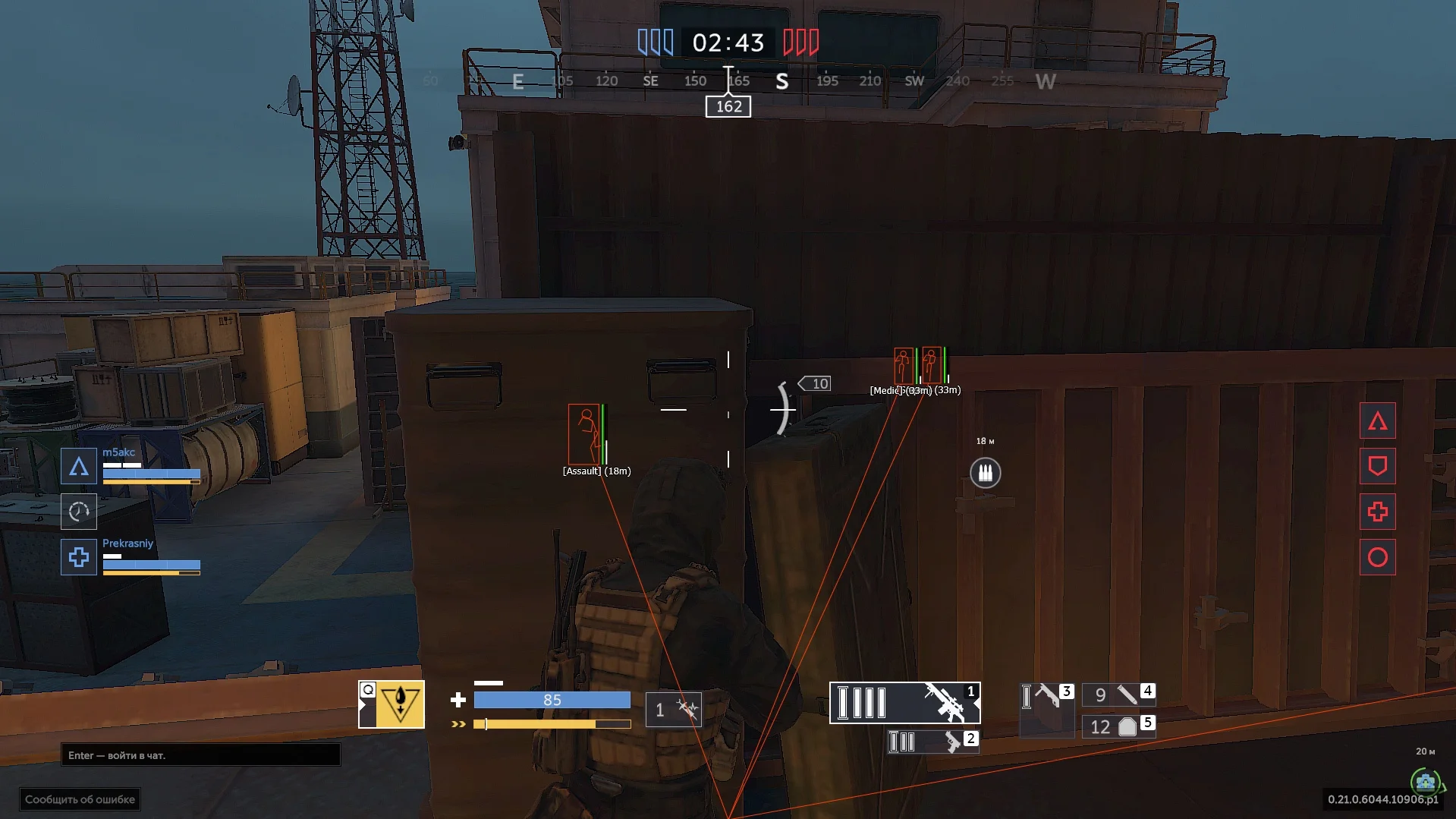Click the squad clock status icon
The width and height of the screenshot is (1456, 819).
tap(79, 512)
